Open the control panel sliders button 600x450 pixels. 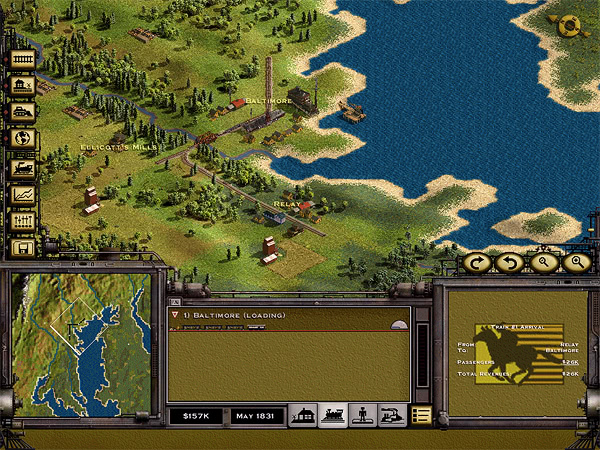[x=22, y=220]
